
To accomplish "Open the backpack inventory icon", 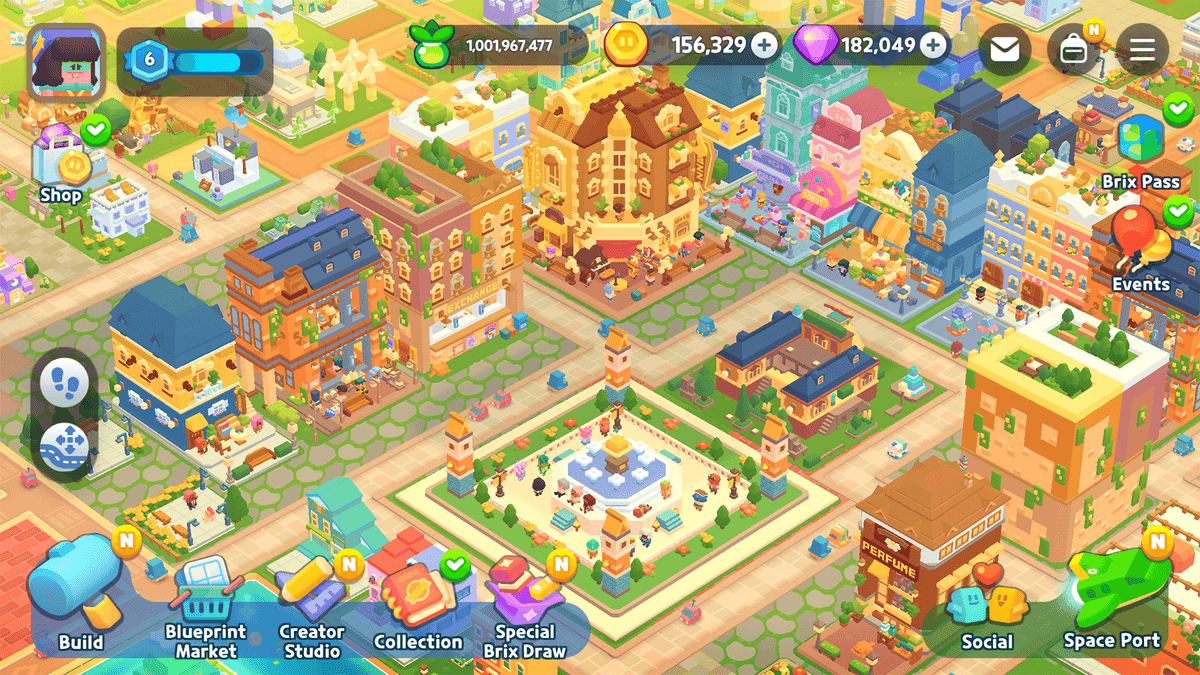I will (x=1074, y=49).
